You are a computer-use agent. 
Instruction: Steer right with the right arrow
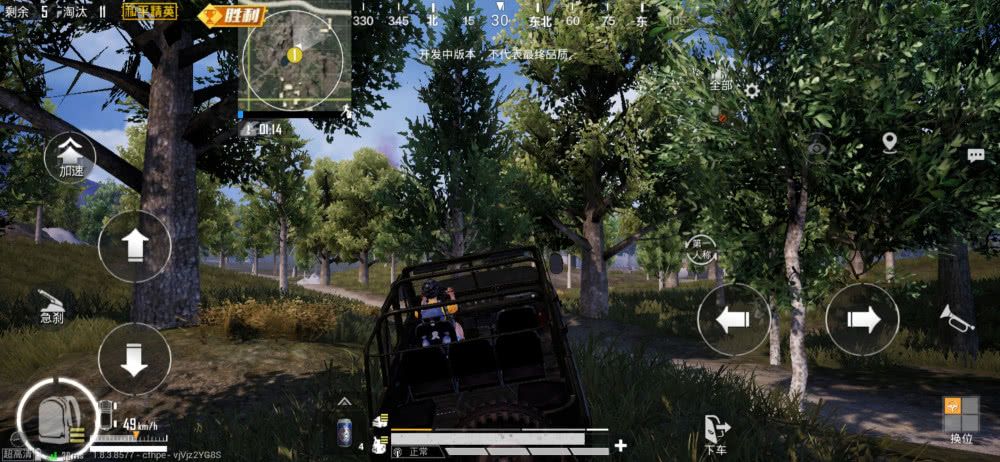pyautogui.click(x=862, y=319)
